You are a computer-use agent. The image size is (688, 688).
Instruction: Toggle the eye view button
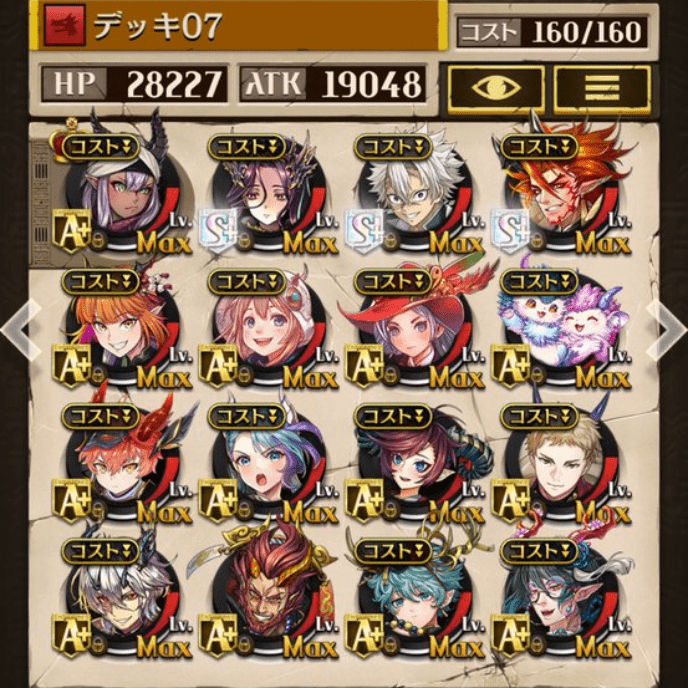pyautogui.click(x=496, y=88)
